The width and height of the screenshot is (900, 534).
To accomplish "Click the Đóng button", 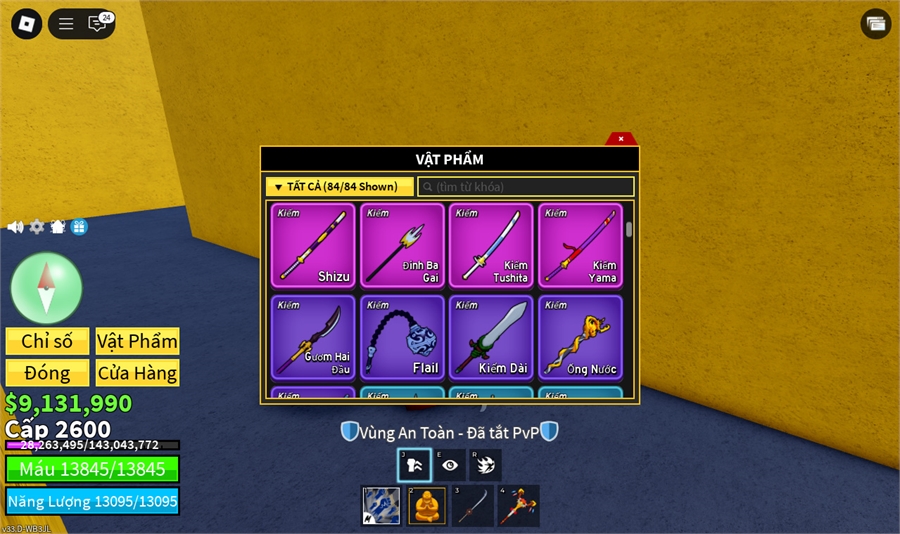I will tap(47, 373).
